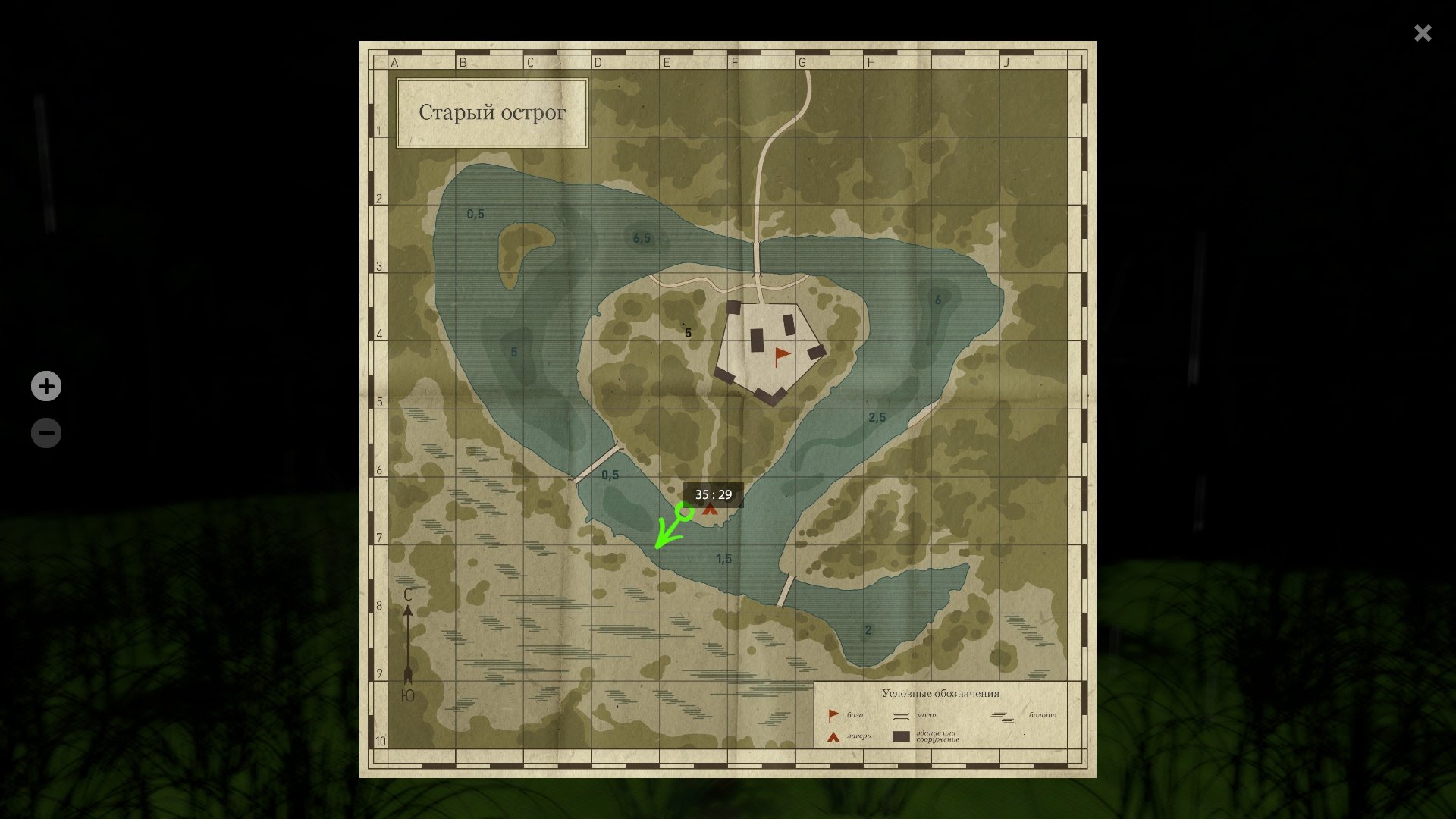This screenshot has height=819, width=1456.
Task: Zoom out with the minus button
Action: [46, 433]
